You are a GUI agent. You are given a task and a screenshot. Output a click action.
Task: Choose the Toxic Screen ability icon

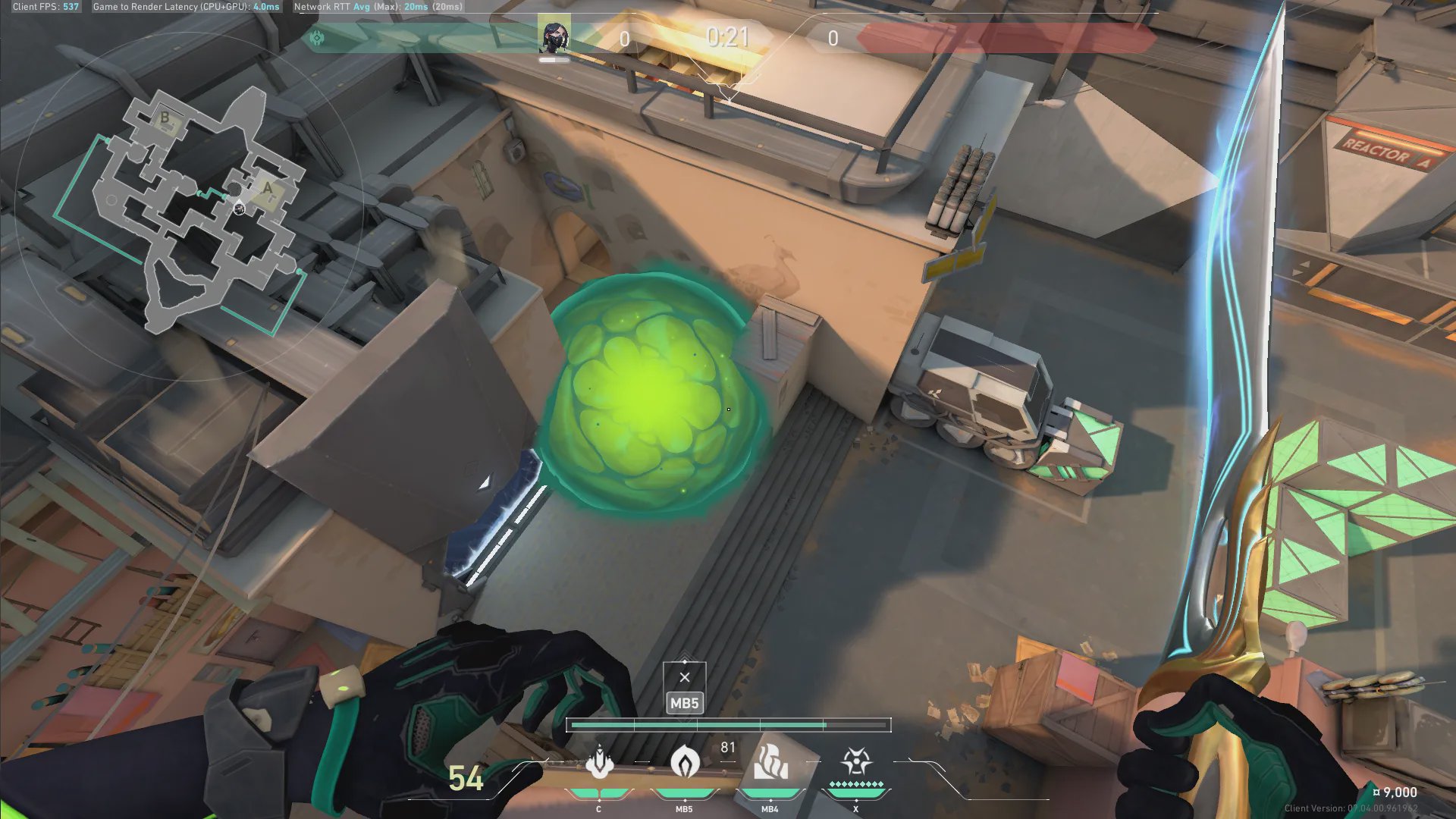point(770,764)
